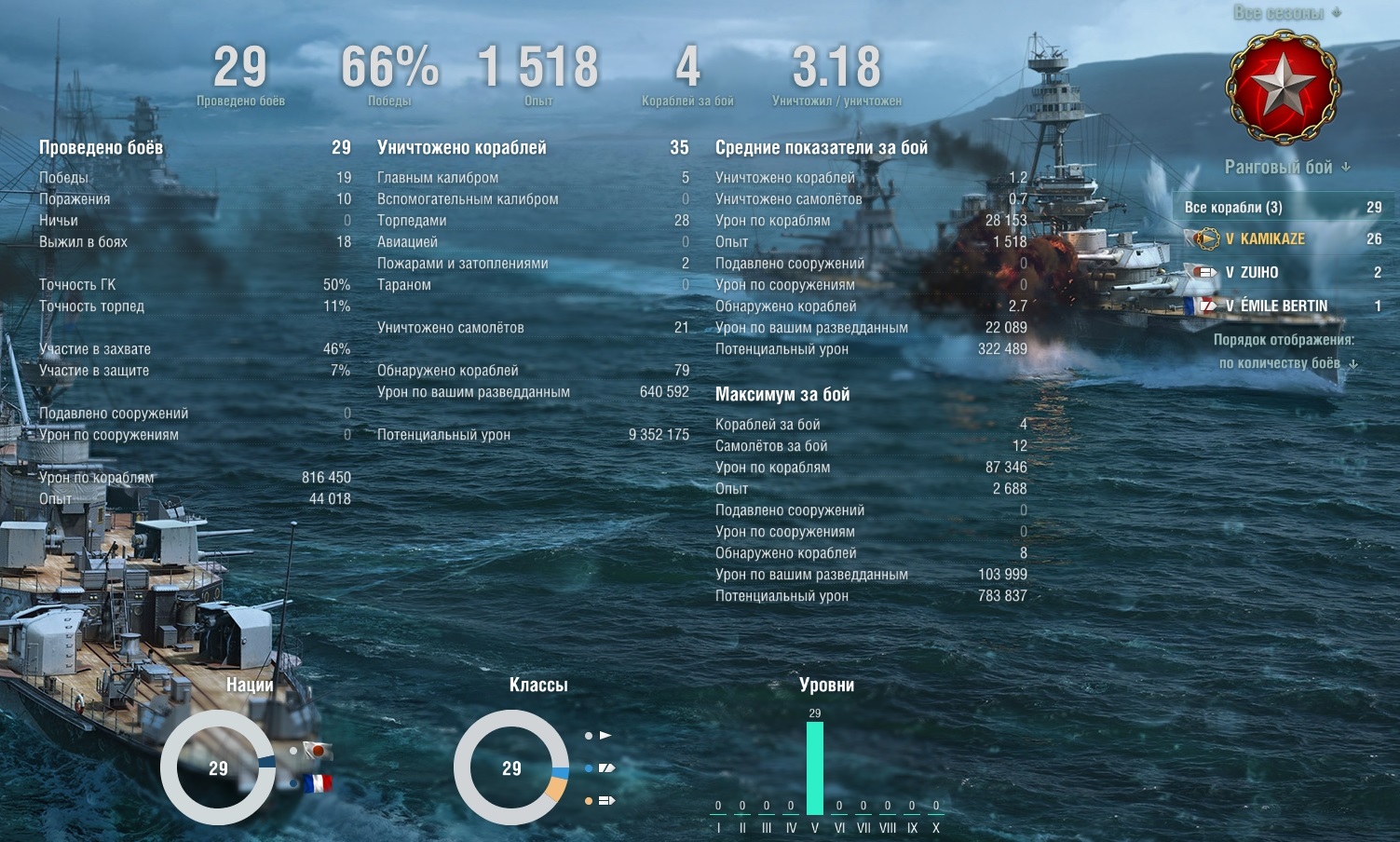
Task: Pick the Émile Bertin ship row
Action: (1282, 306)
